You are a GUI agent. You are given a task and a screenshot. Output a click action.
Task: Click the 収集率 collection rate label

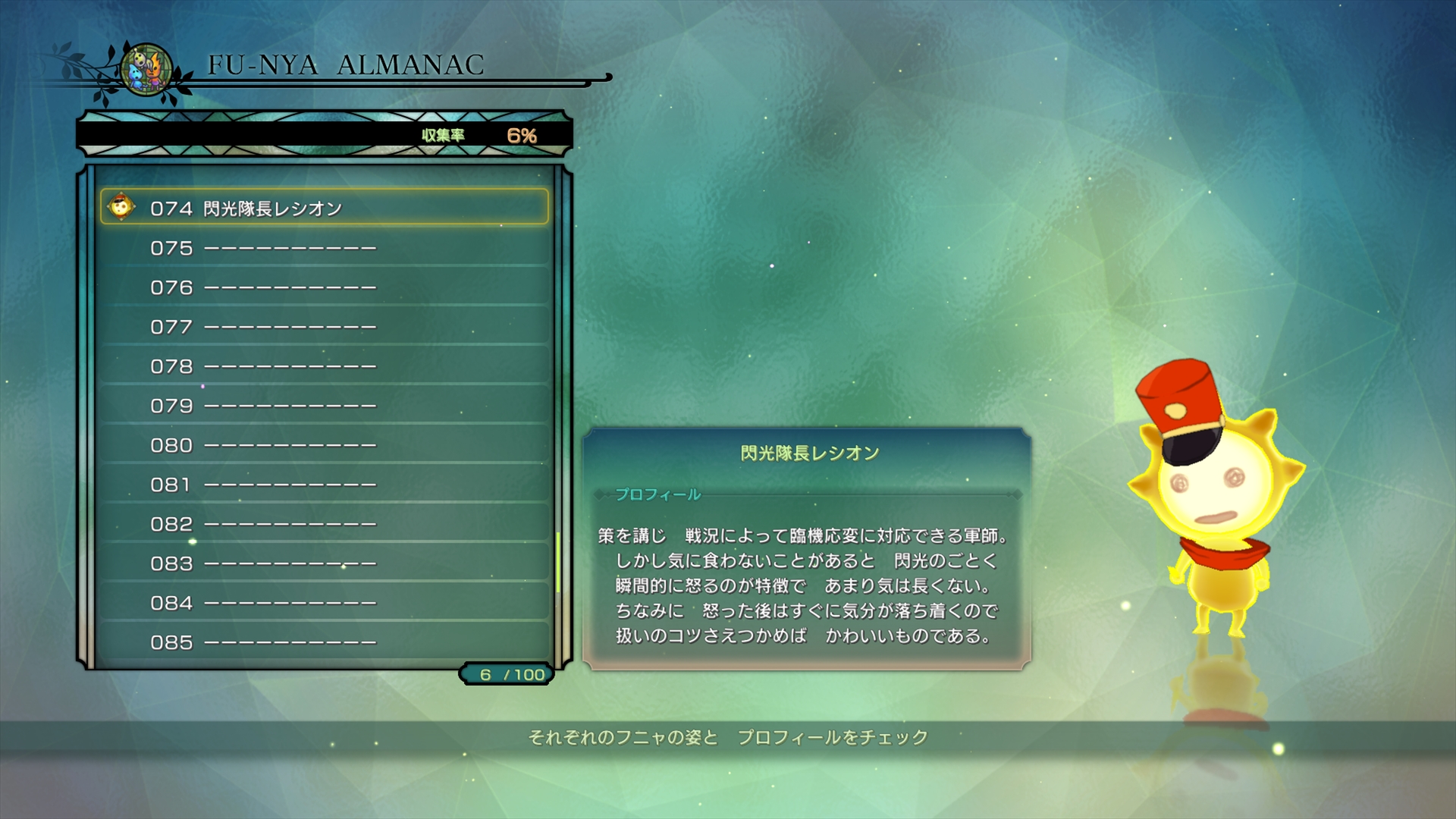pos(444,133)
